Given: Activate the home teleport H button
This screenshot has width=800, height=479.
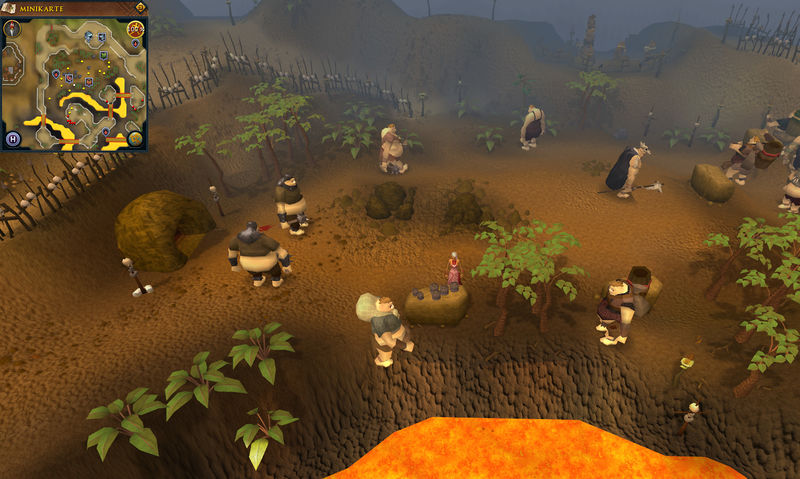Looking at the screenshot, I should click(x=14, y=138).
